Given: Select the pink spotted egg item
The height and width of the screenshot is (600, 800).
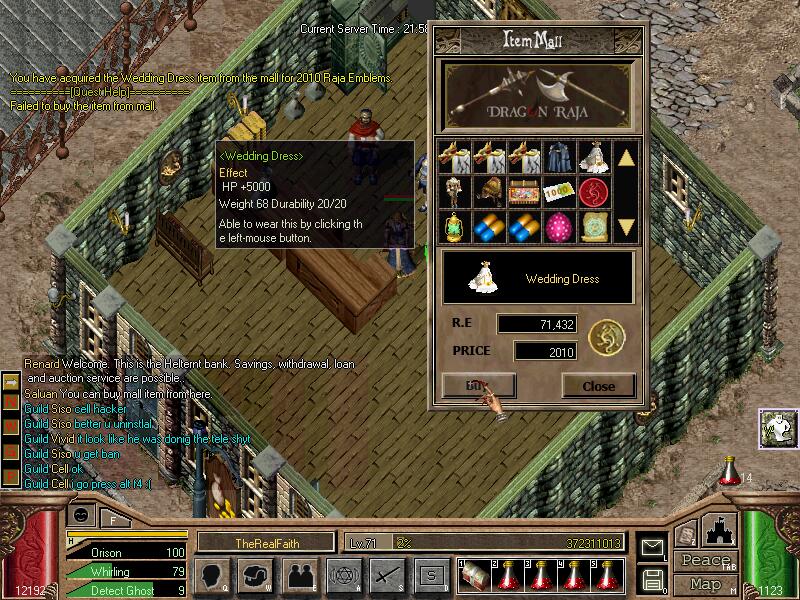Looking at the screenshot, I should point(559,226).
